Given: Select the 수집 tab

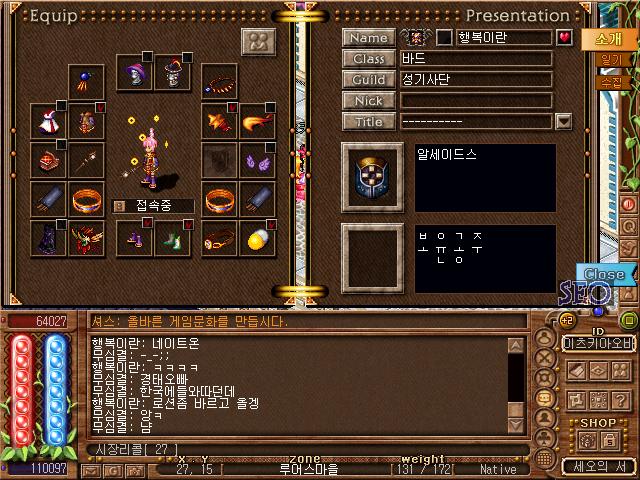Looking at the screenshot, I should [x=609, y=82].
